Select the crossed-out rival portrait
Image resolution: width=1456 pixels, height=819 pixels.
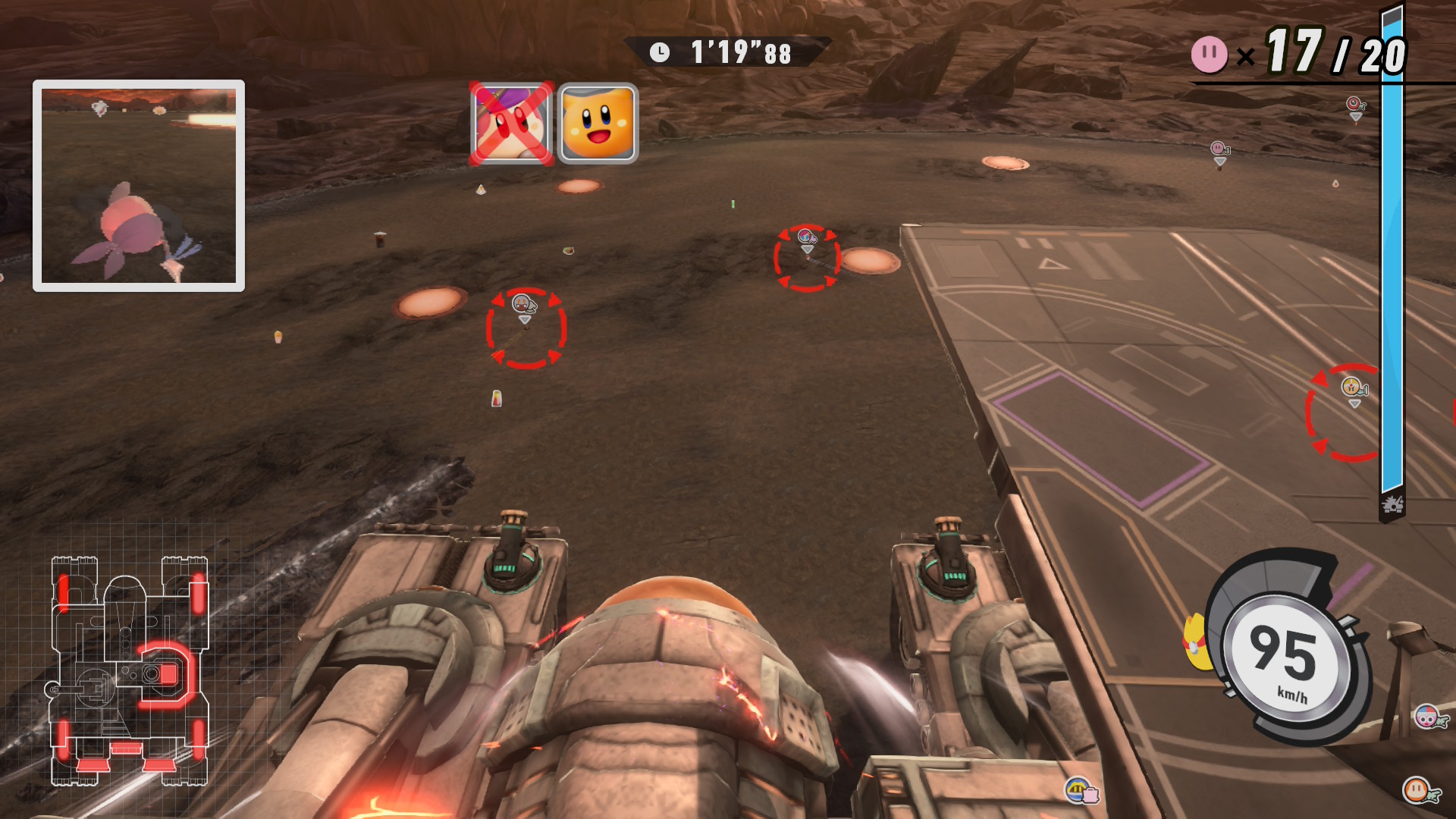click(x=512, y=124)
